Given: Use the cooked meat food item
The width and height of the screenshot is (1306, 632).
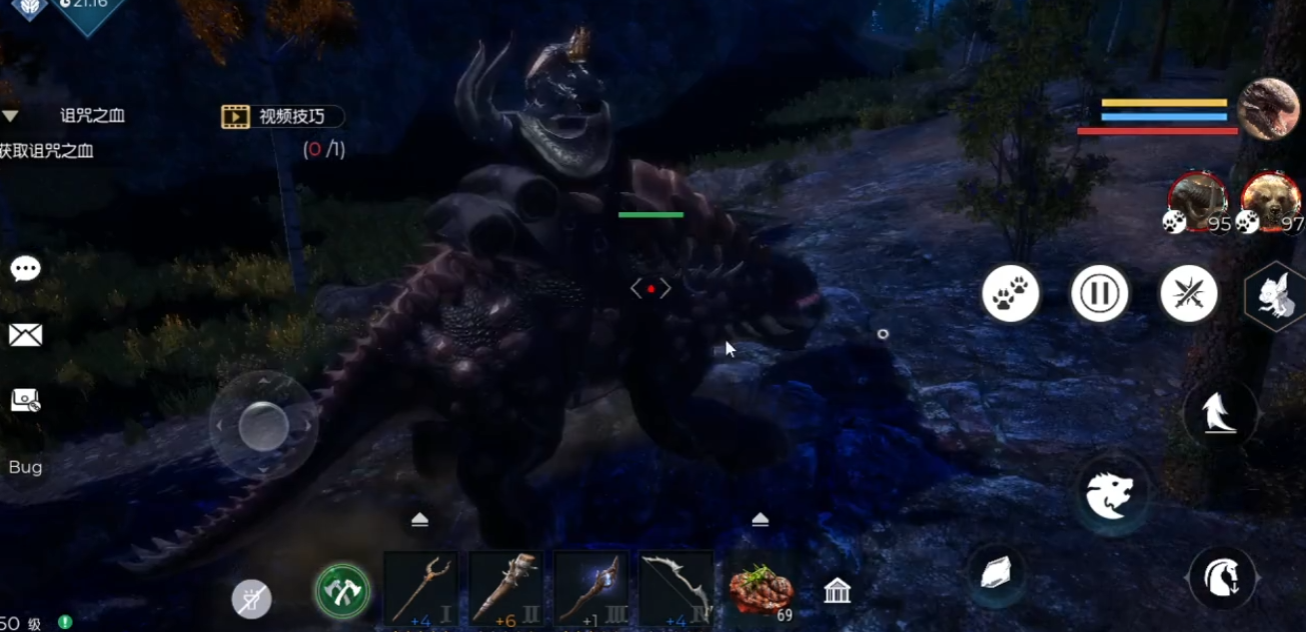Looking at the screenshot, I should (x=761, y=589).
